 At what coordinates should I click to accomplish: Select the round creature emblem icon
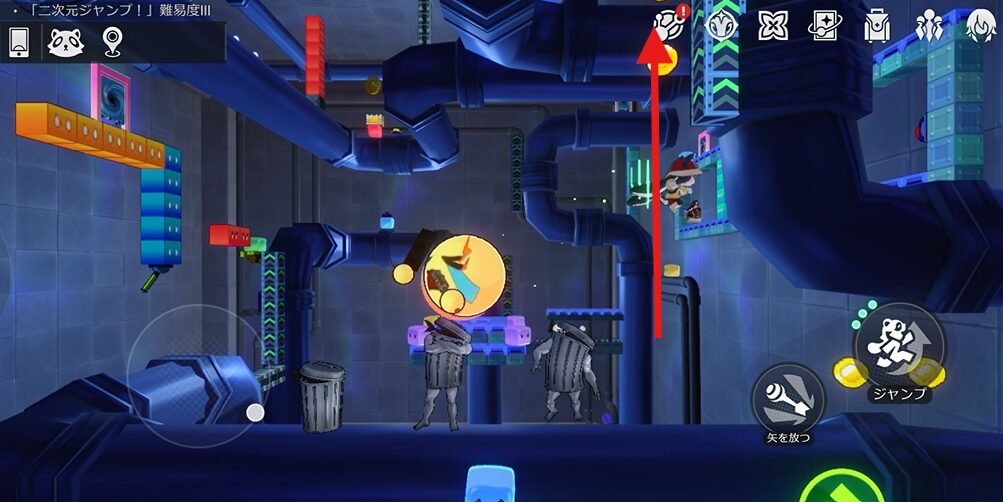click(721, 25)
